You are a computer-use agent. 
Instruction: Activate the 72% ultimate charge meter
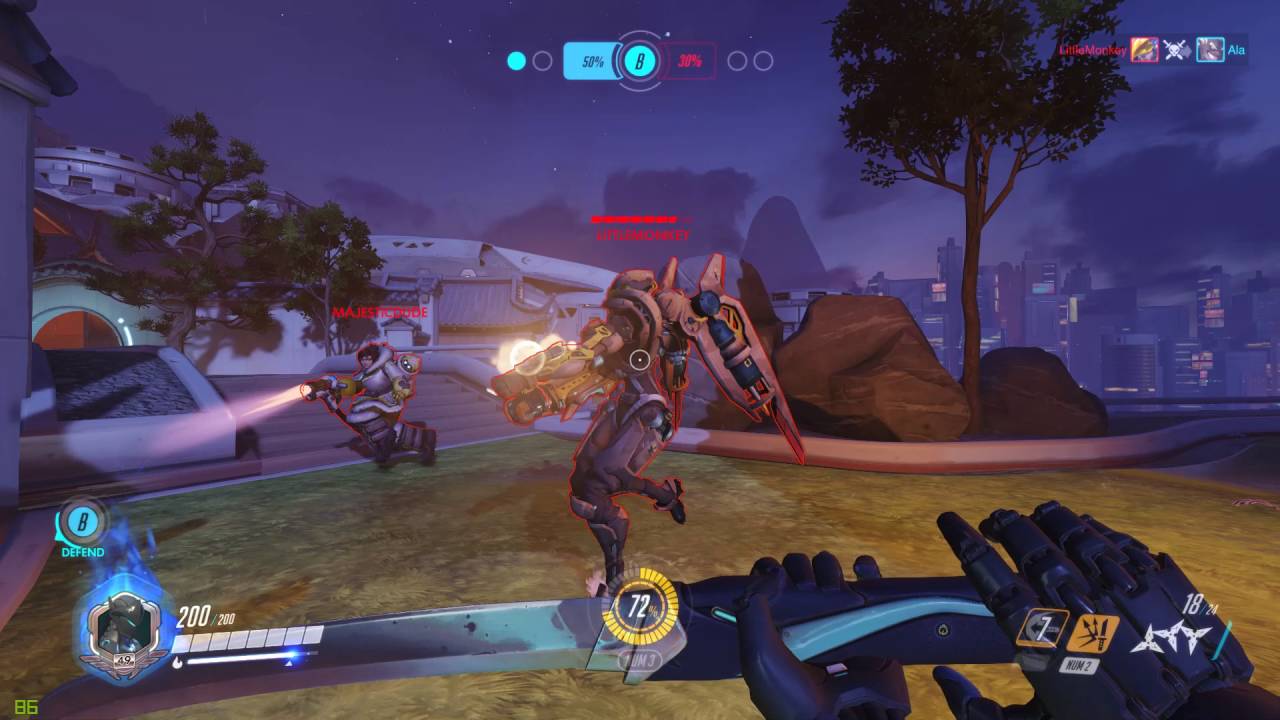pyautogui.click(x=640, y=605)
